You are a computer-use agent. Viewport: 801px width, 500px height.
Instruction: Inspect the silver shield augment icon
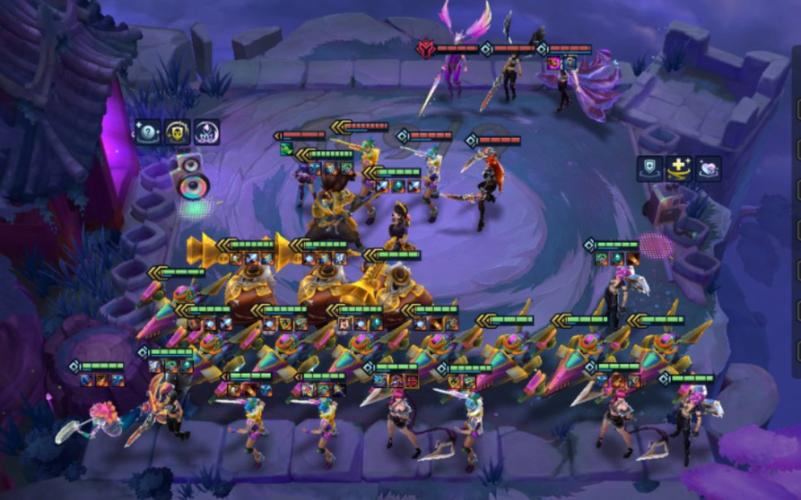pyautogui.click(x=650, y=169)
